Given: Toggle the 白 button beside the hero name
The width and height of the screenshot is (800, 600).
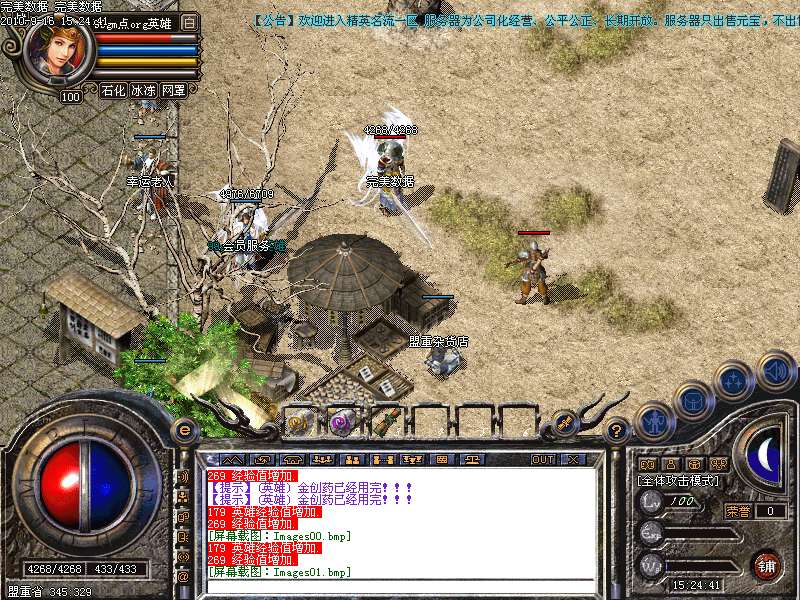Looking at the screenshot, I should pyautogui.click(x=190, y=22).
